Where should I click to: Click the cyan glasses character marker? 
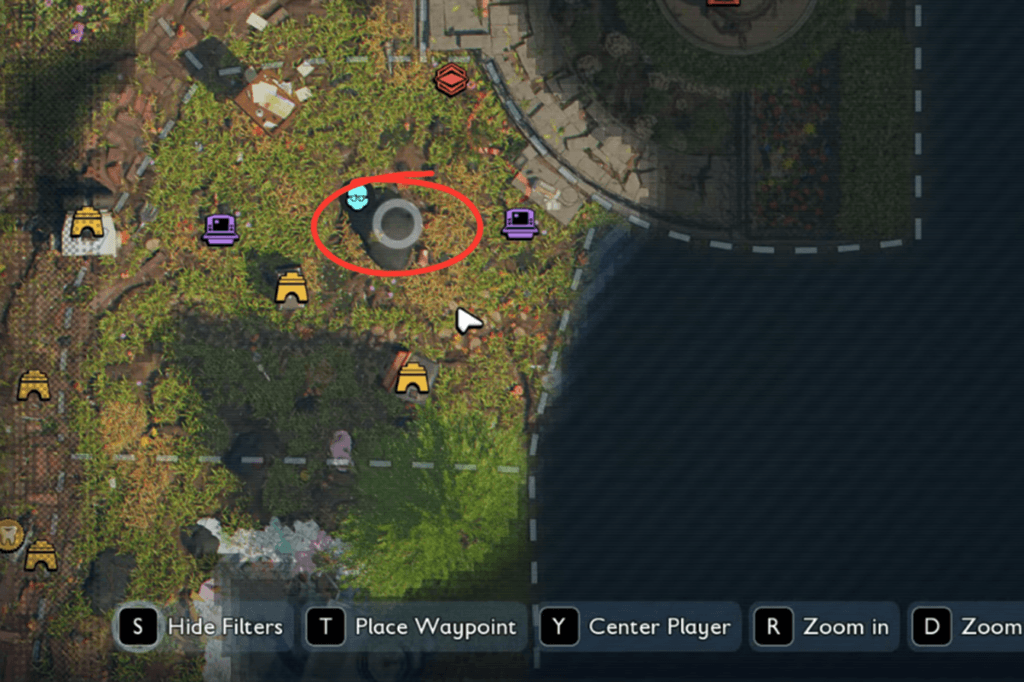tap(358, 197)
